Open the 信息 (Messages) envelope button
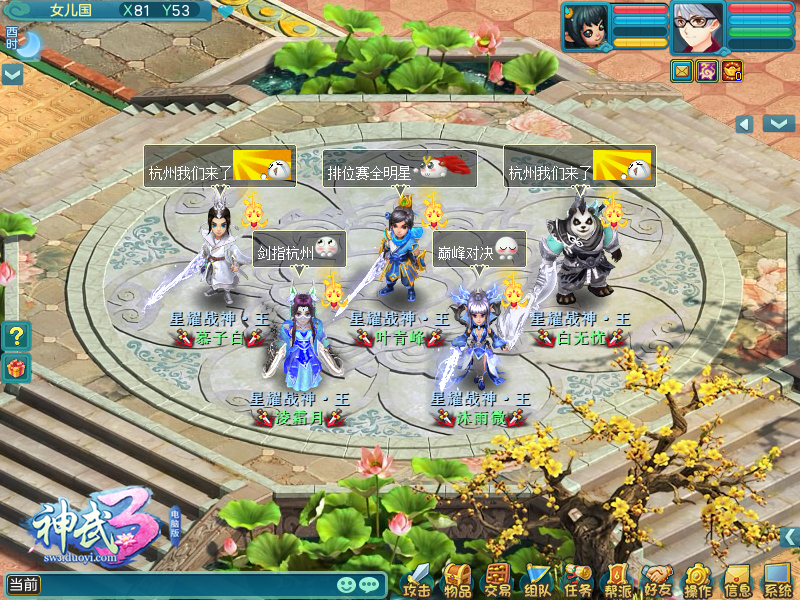800x600 pixels. tap(737, 578)
